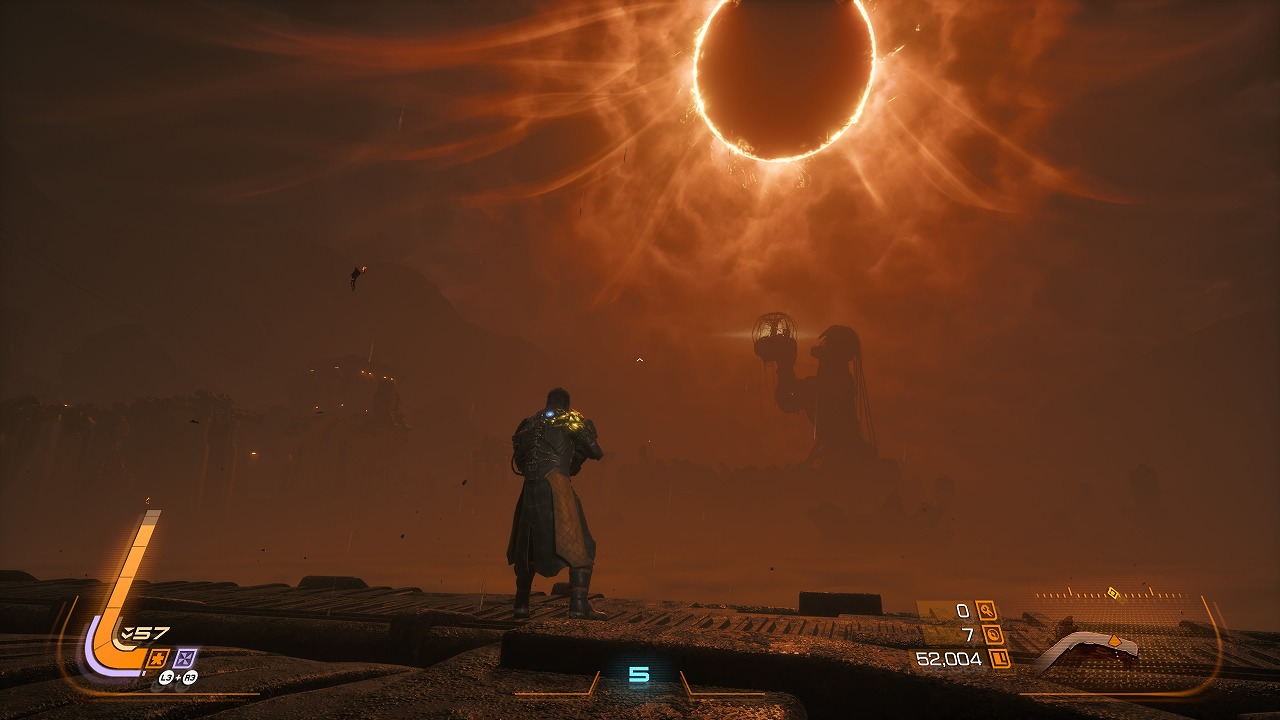Select the purple pinwheel status icon

(x=185, y=658)
